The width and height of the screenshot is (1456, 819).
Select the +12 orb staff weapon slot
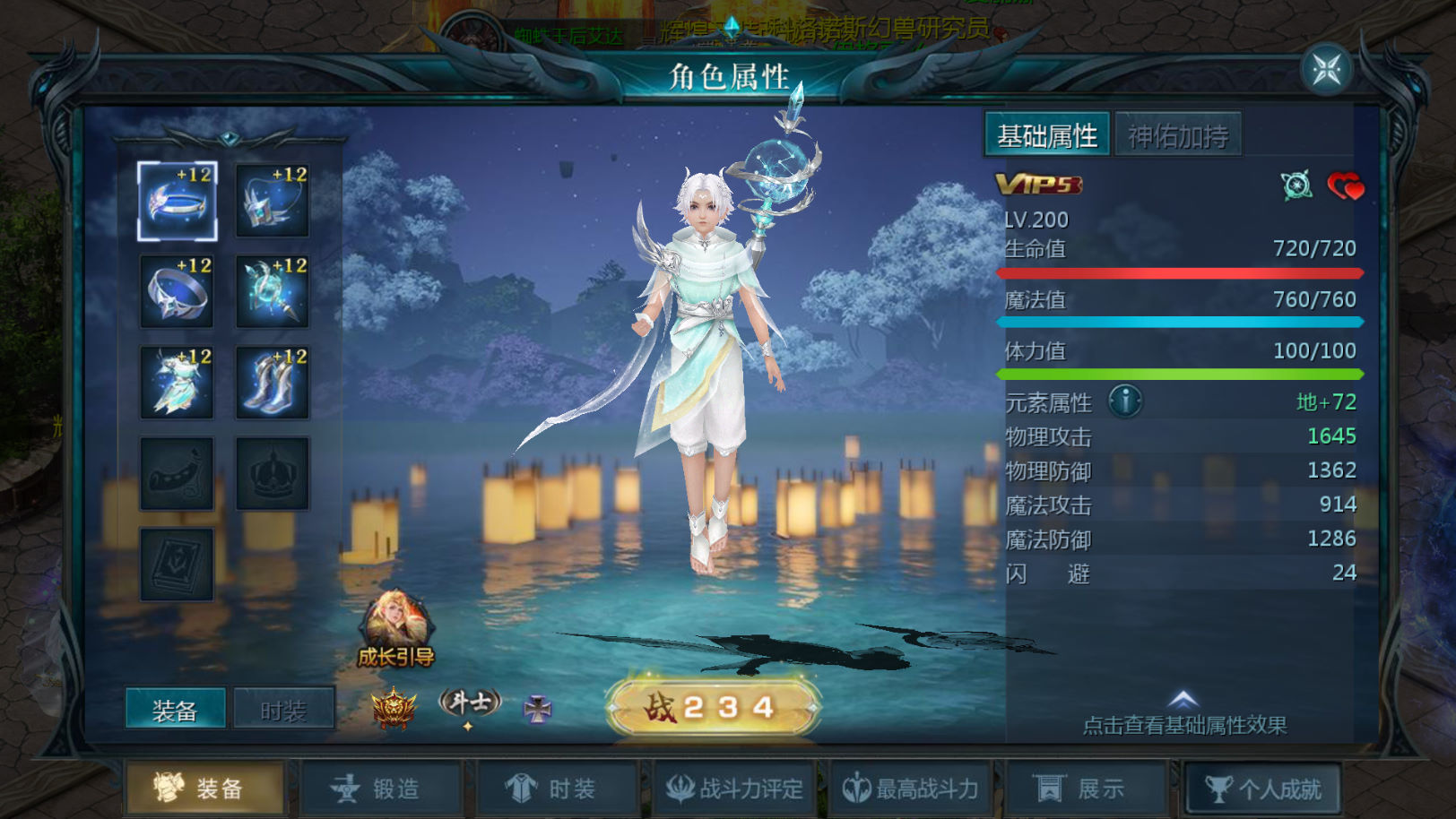(x=273, y=291)
